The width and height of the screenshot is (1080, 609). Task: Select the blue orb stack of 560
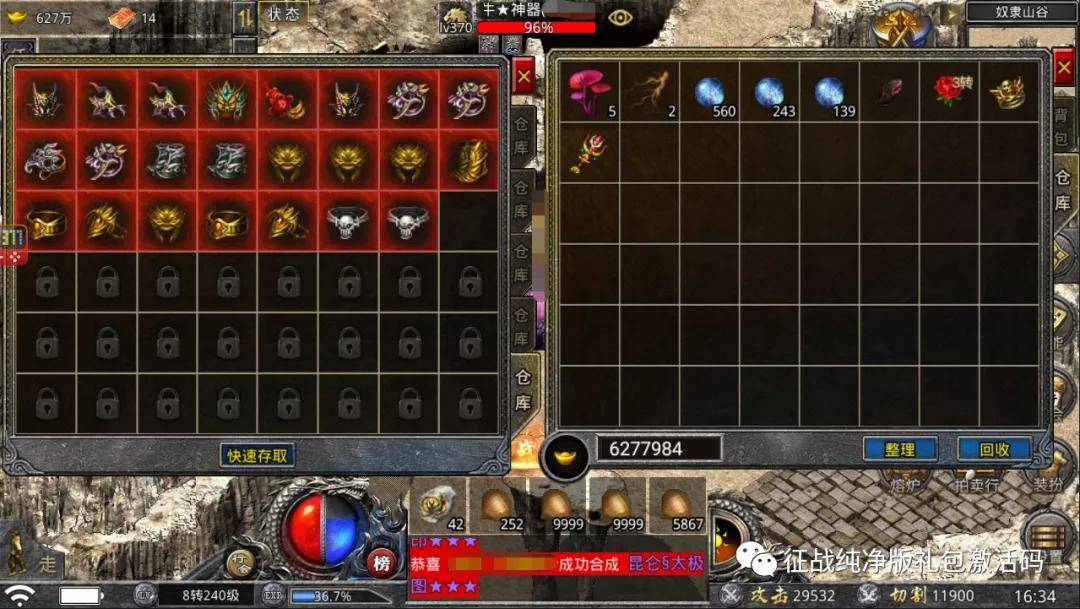[710, 92]
